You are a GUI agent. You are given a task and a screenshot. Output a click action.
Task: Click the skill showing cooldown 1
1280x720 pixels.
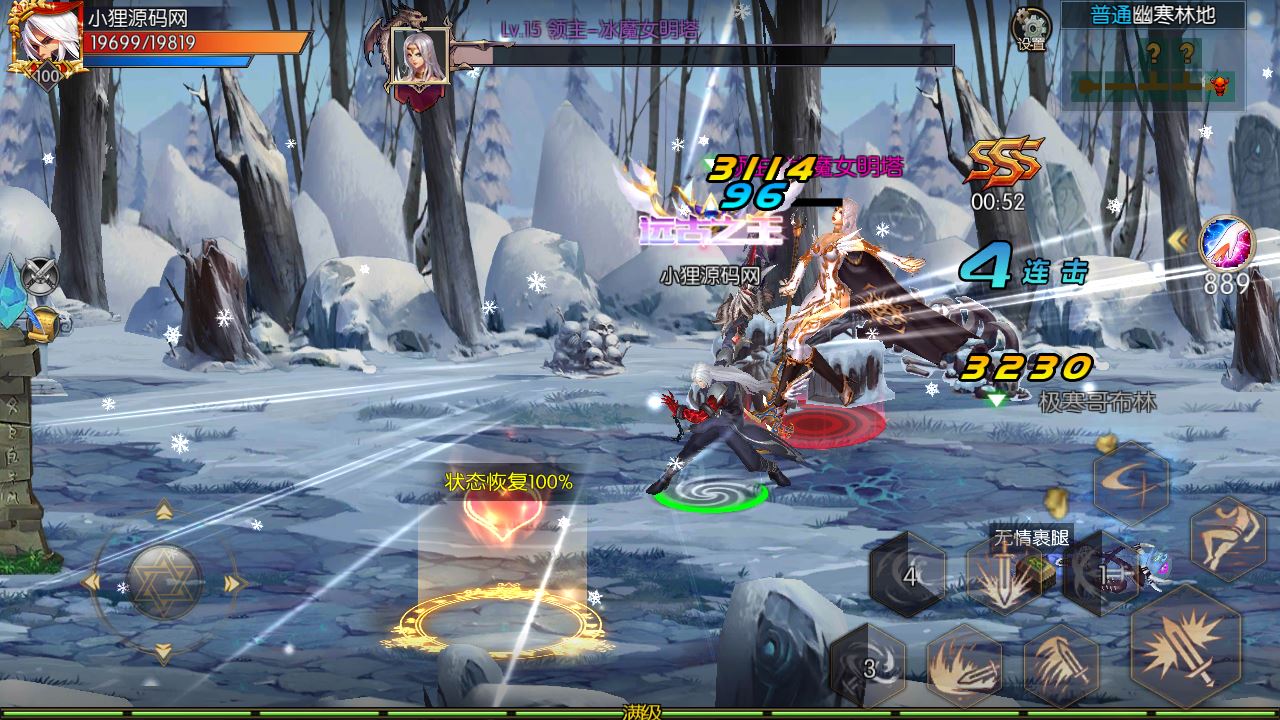[x=1101, y=575]
